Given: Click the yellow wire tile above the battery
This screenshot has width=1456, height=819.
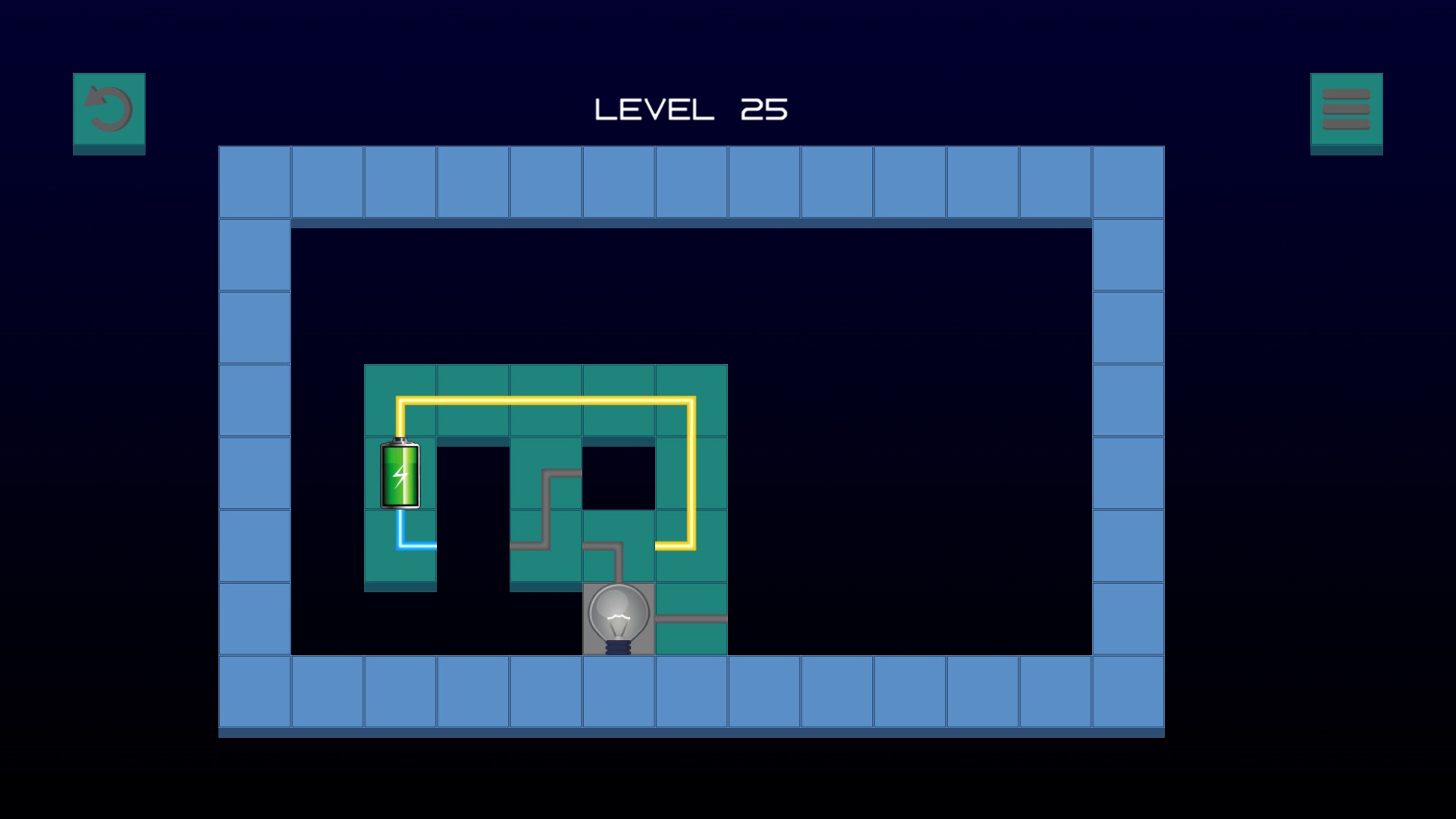Looking at the screenshot, I should (400, 402).
